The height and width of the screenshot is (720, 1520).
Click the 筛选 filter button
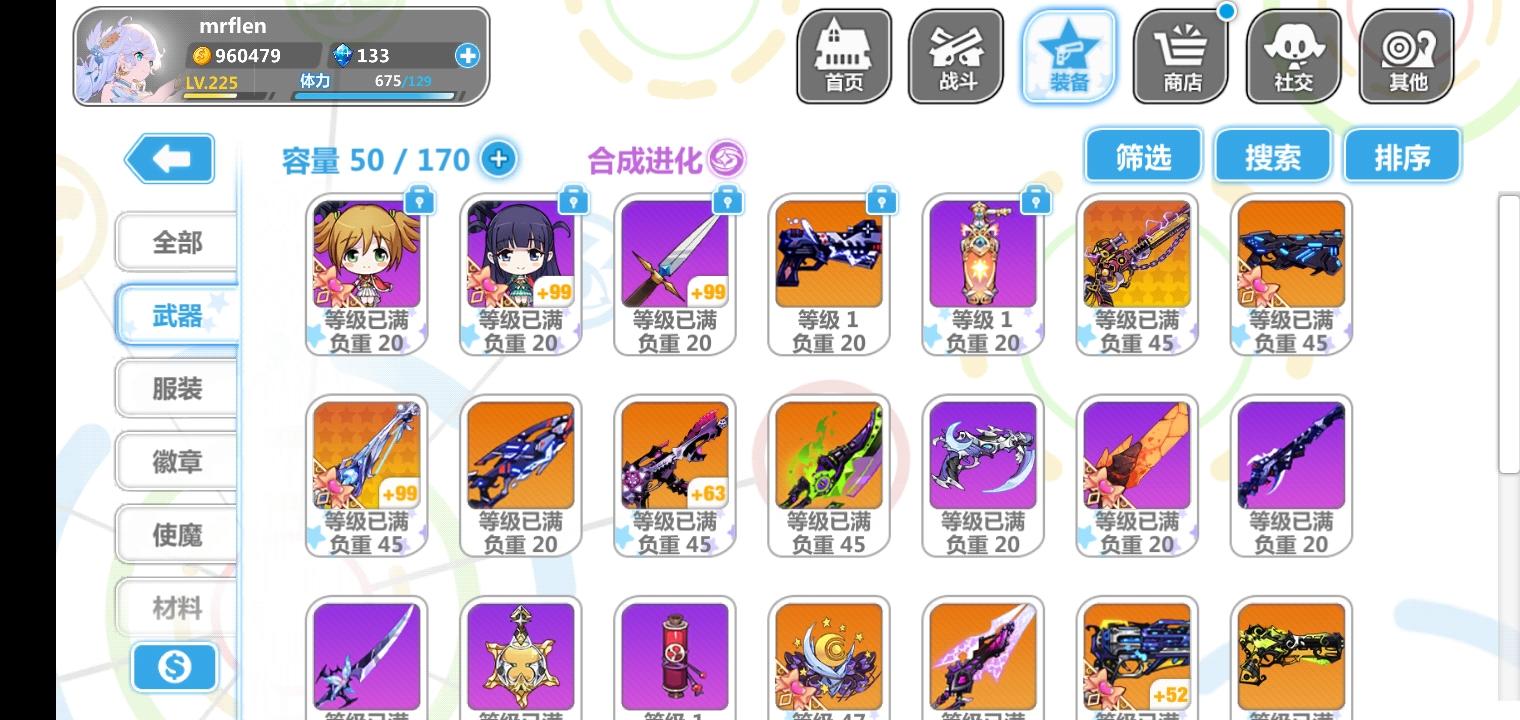1142,155
